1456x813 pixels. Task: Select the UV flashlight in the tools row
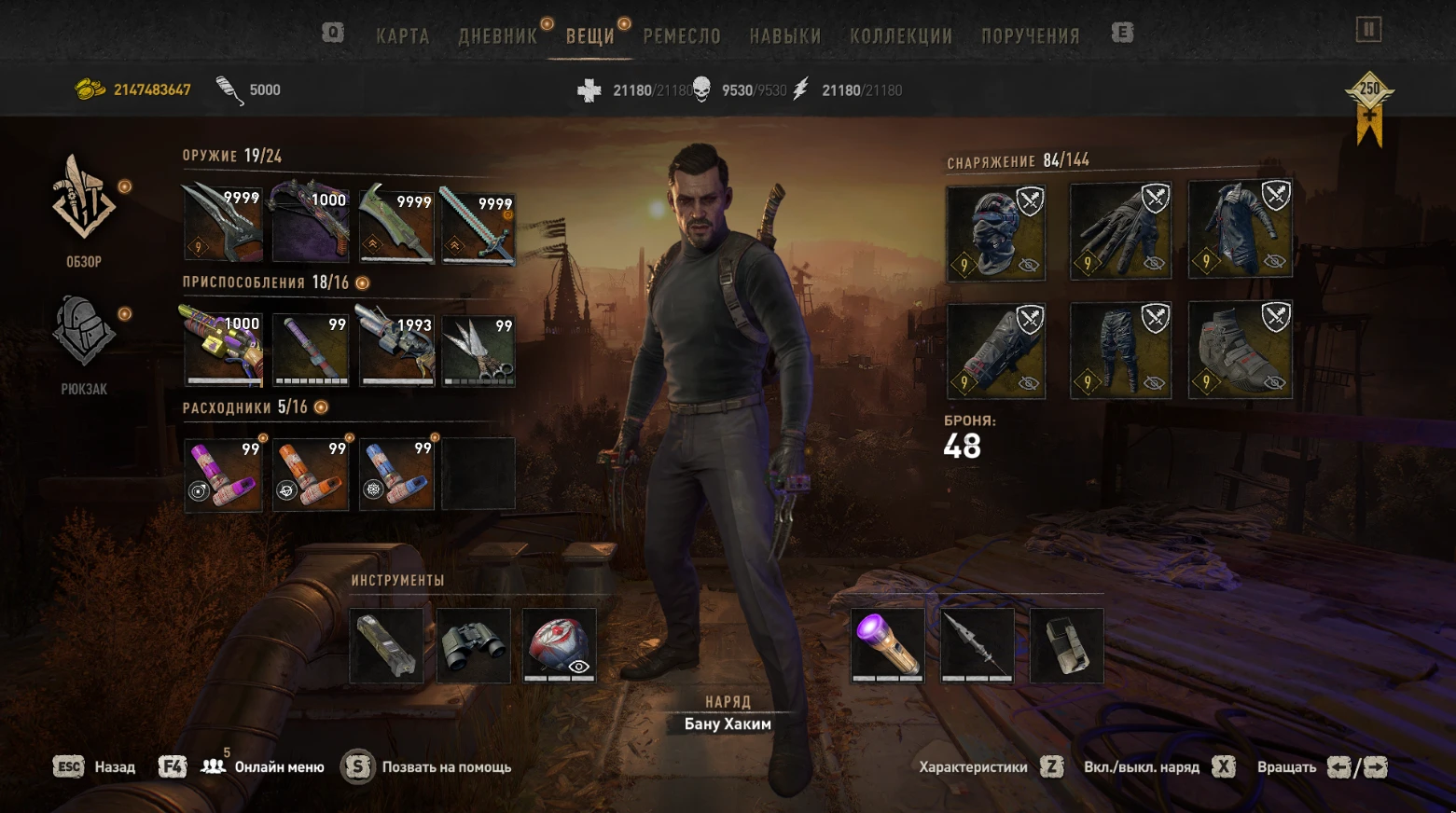coord(887,643)
